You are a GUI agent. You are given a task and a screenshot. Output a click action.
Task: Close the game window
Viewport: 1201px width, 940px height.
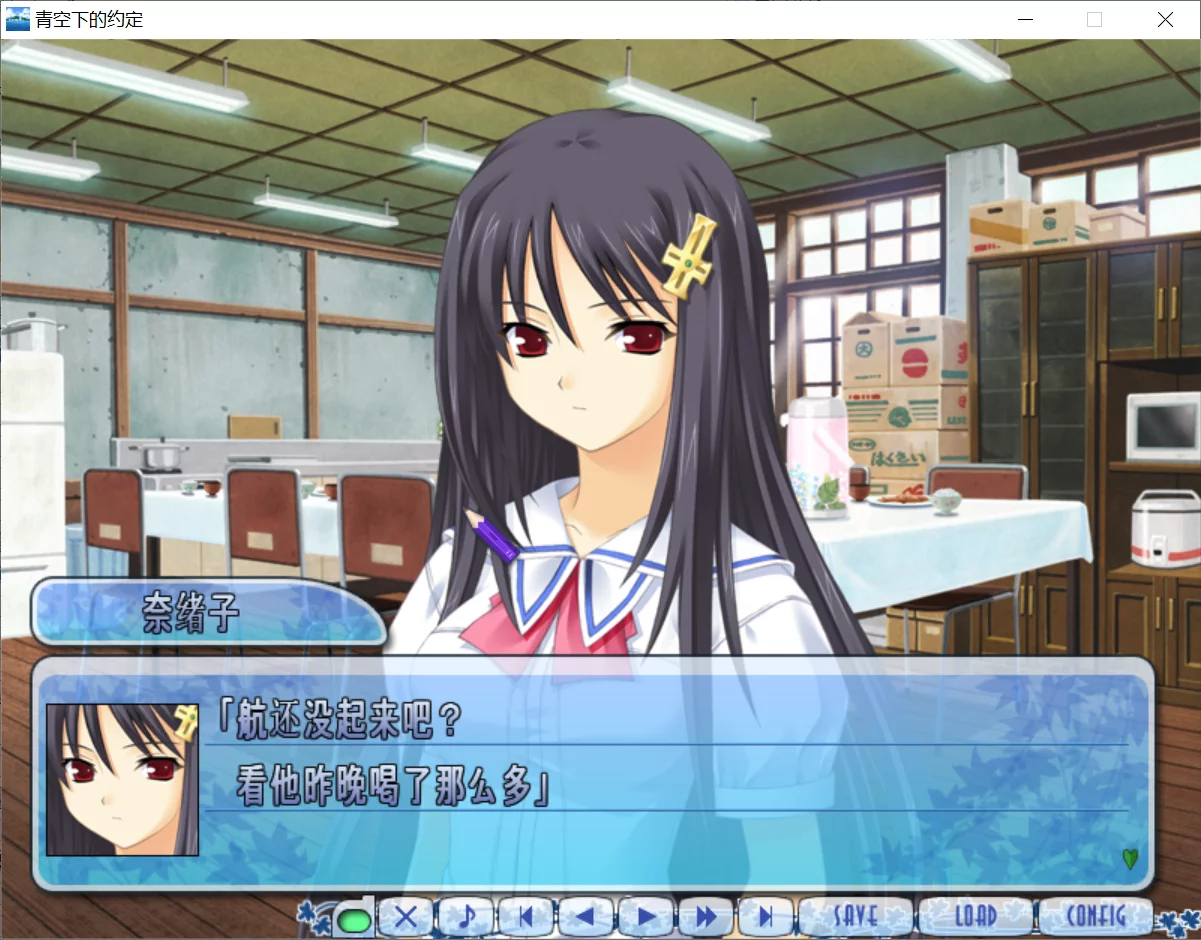[x=1165, y=19]
